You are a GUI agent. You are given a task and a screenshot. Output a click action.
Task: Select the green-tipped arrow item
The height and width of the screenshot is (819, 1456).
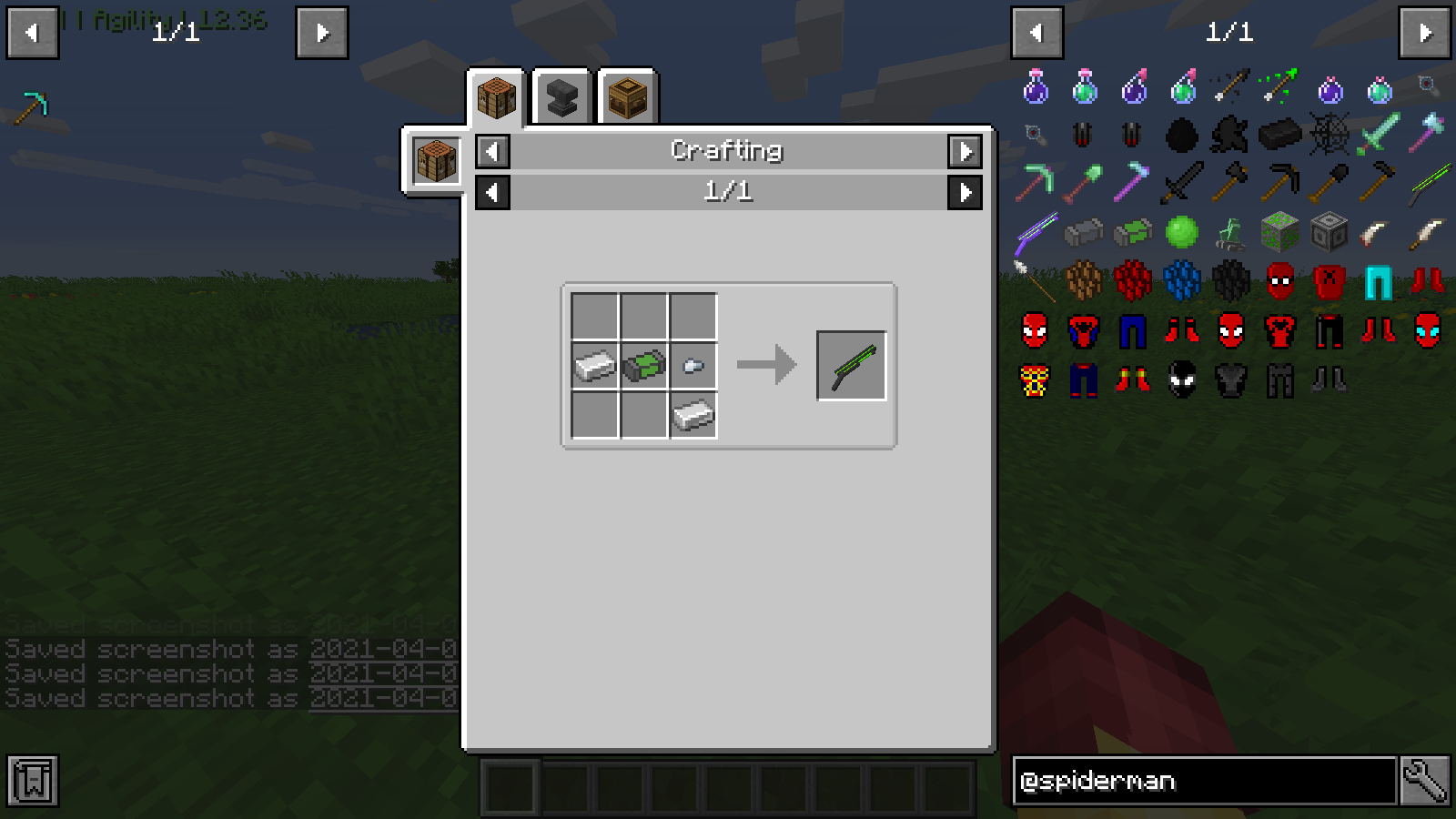point(1278,88)
